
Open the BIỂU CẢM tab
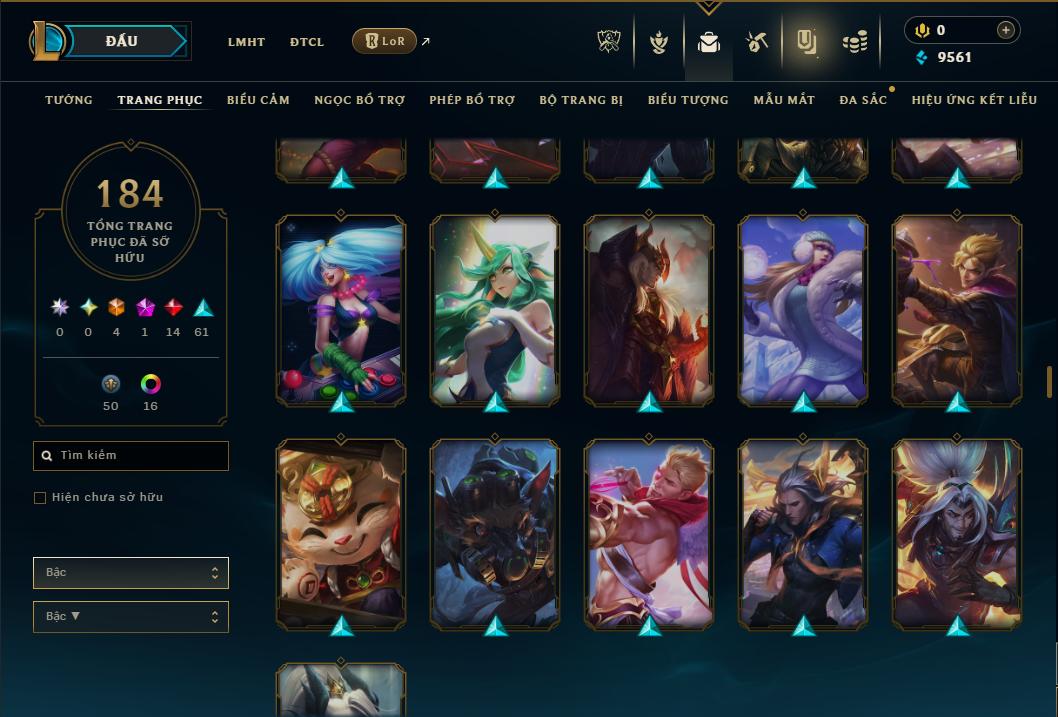point(258,100)
